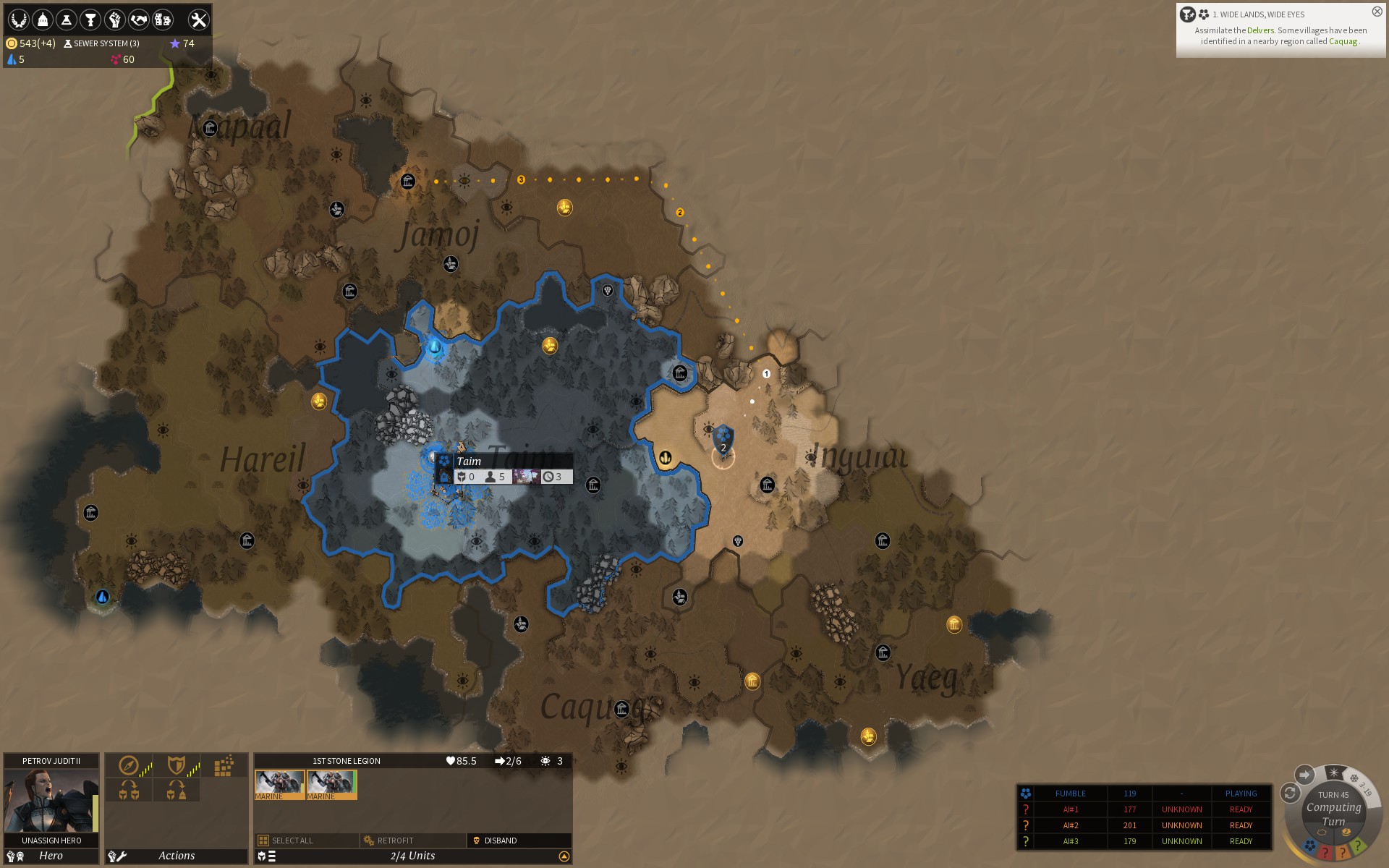This screenshot has width=1389, height=868.
Task: Open the marketplace crates screen
Action: 163,20
